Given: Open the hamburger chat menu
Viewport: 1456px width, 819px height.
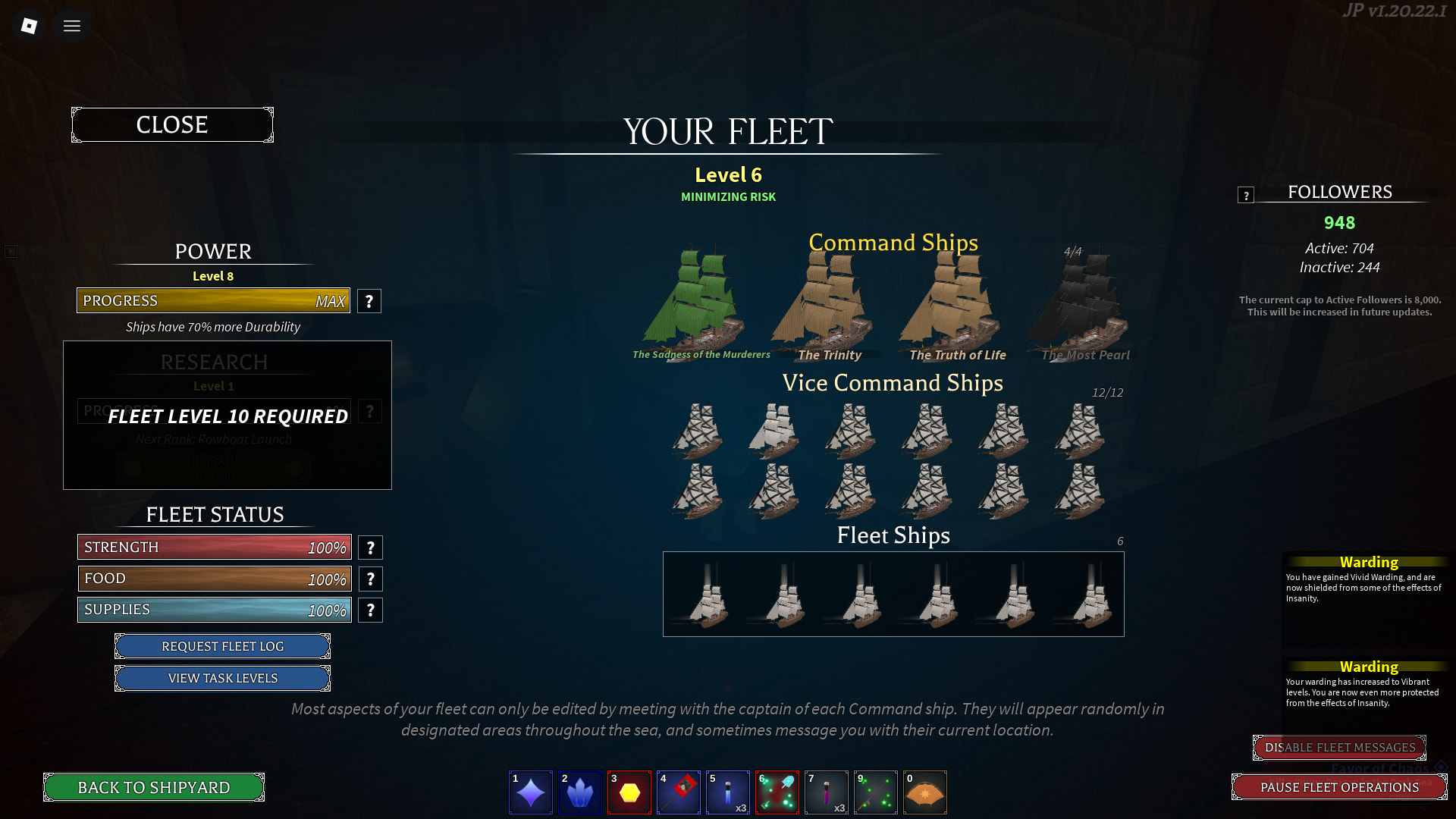Looking at the screenshot, I should click(72, 26).
